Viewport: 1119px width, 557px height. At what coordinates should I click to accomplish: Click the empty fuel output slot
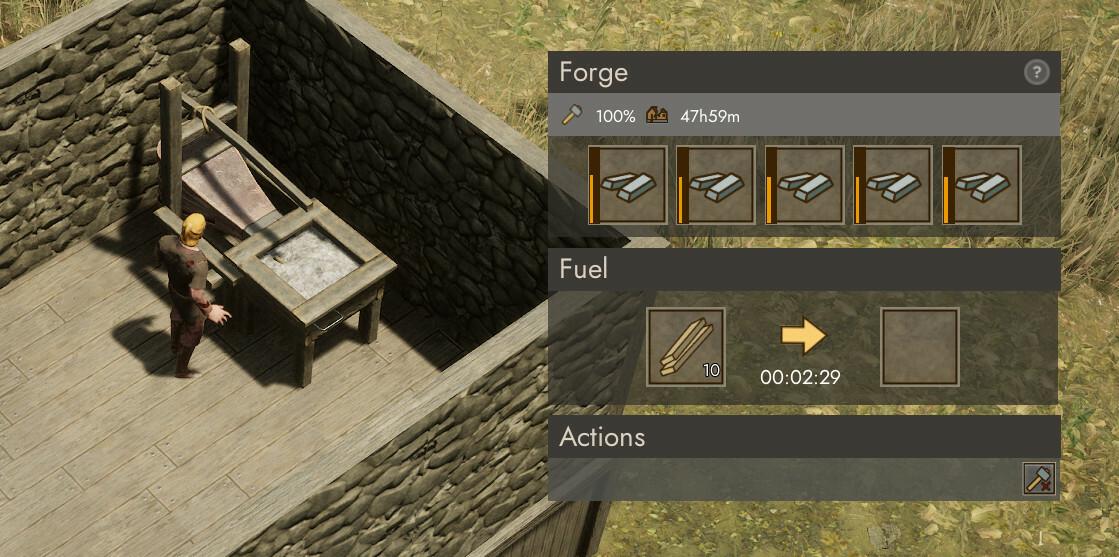pyautogui.click(x=919, y=347)
